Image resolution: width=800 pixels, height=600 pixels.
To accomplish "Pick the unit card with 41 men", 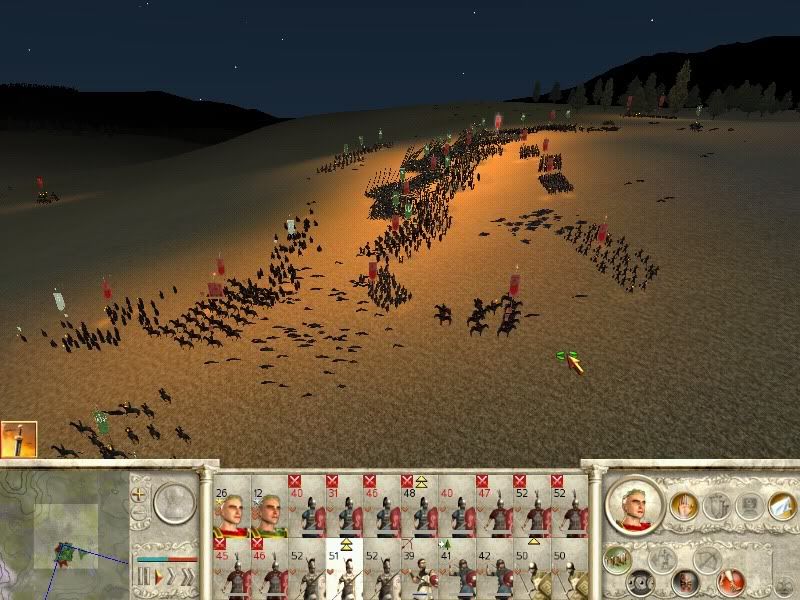I will coord(457,569).
